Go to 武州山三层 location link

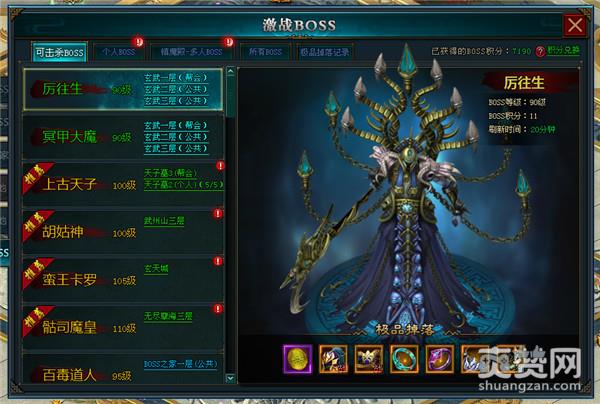pos(167,220)
